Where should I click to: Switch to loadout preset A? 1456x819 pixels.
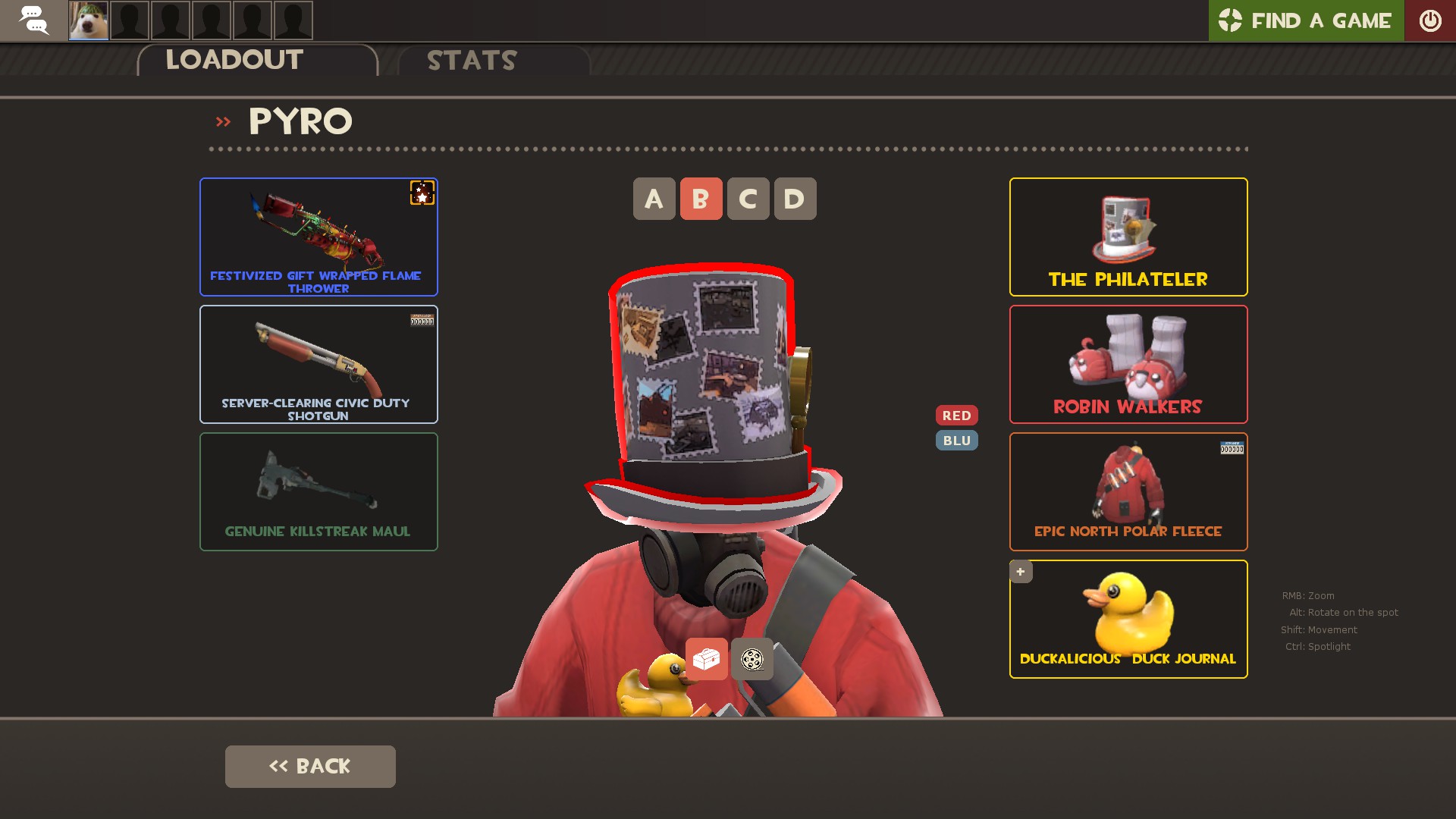pos(654,199)
